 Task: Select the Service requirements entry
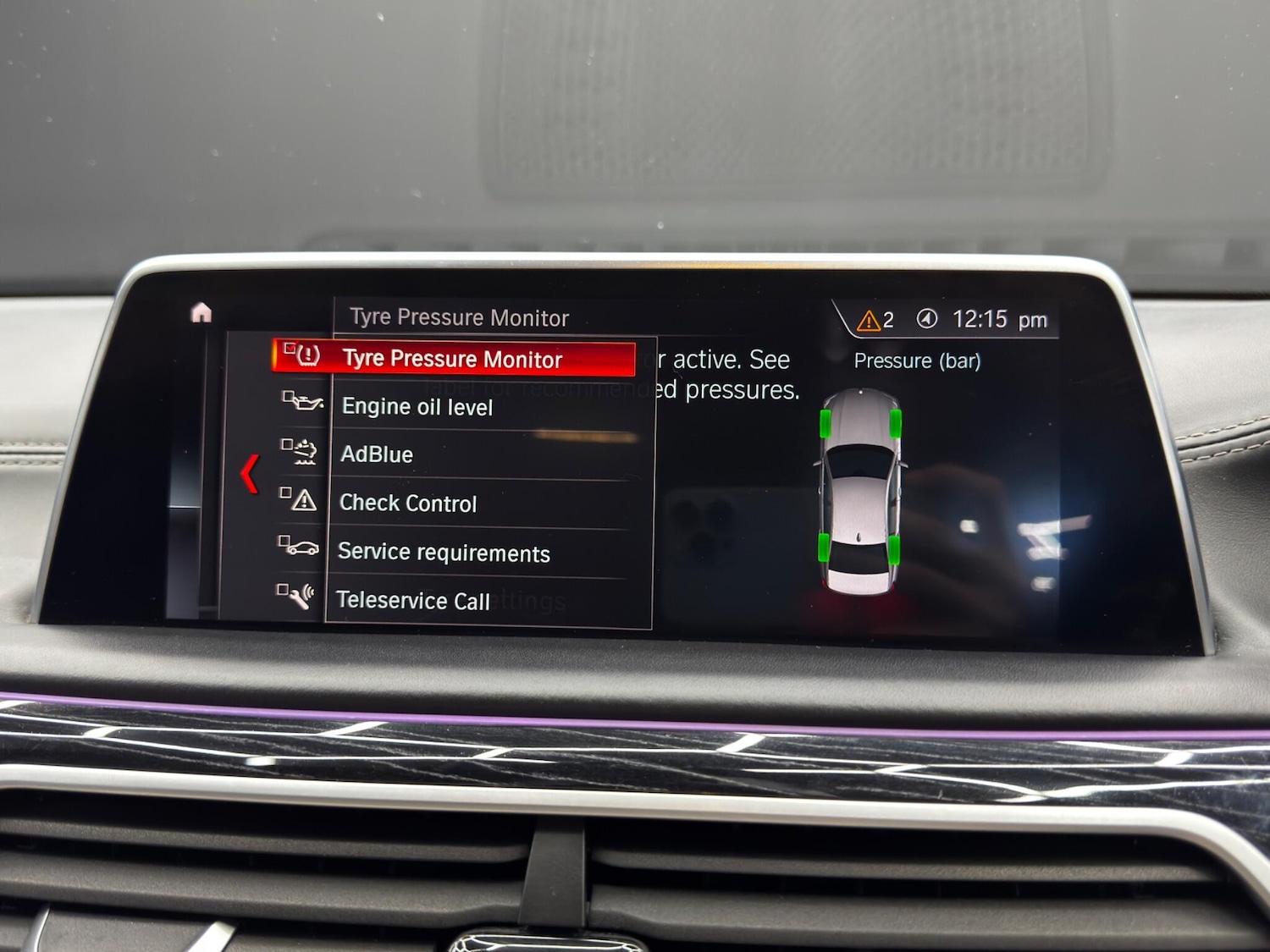[x=444, y=553]
